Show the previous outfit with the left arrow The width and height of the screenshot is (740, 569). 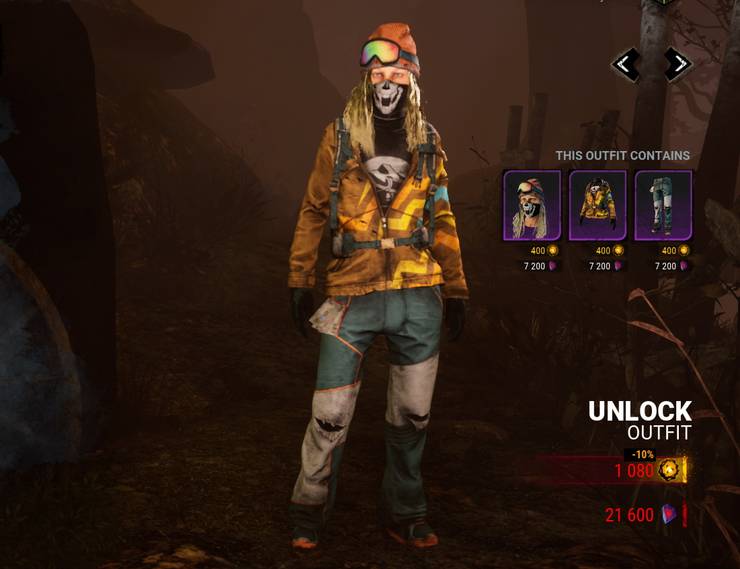tap(627, 66)
